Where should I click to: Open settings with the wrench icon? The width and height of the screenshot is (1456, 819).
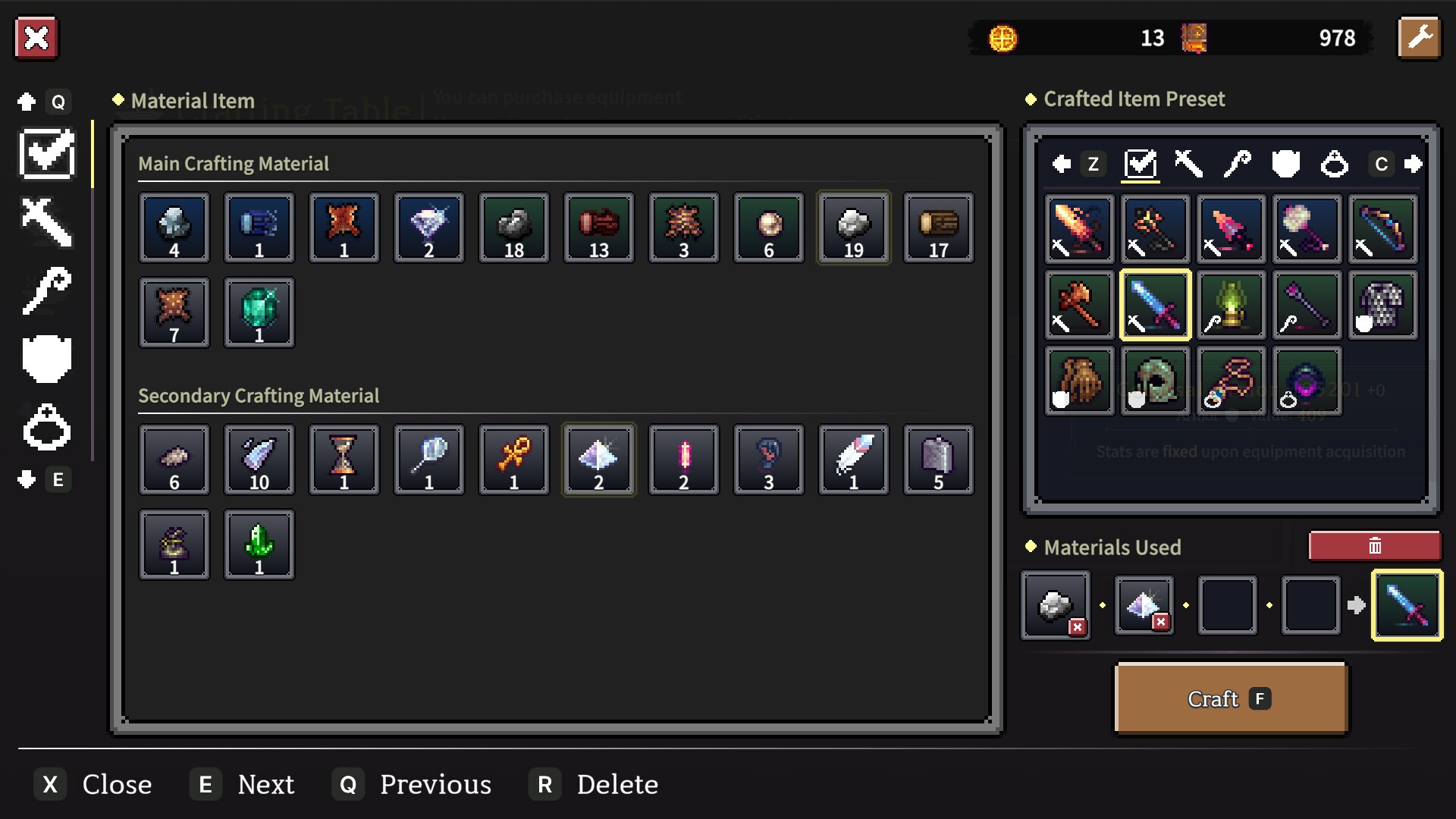coord(1420,38)
